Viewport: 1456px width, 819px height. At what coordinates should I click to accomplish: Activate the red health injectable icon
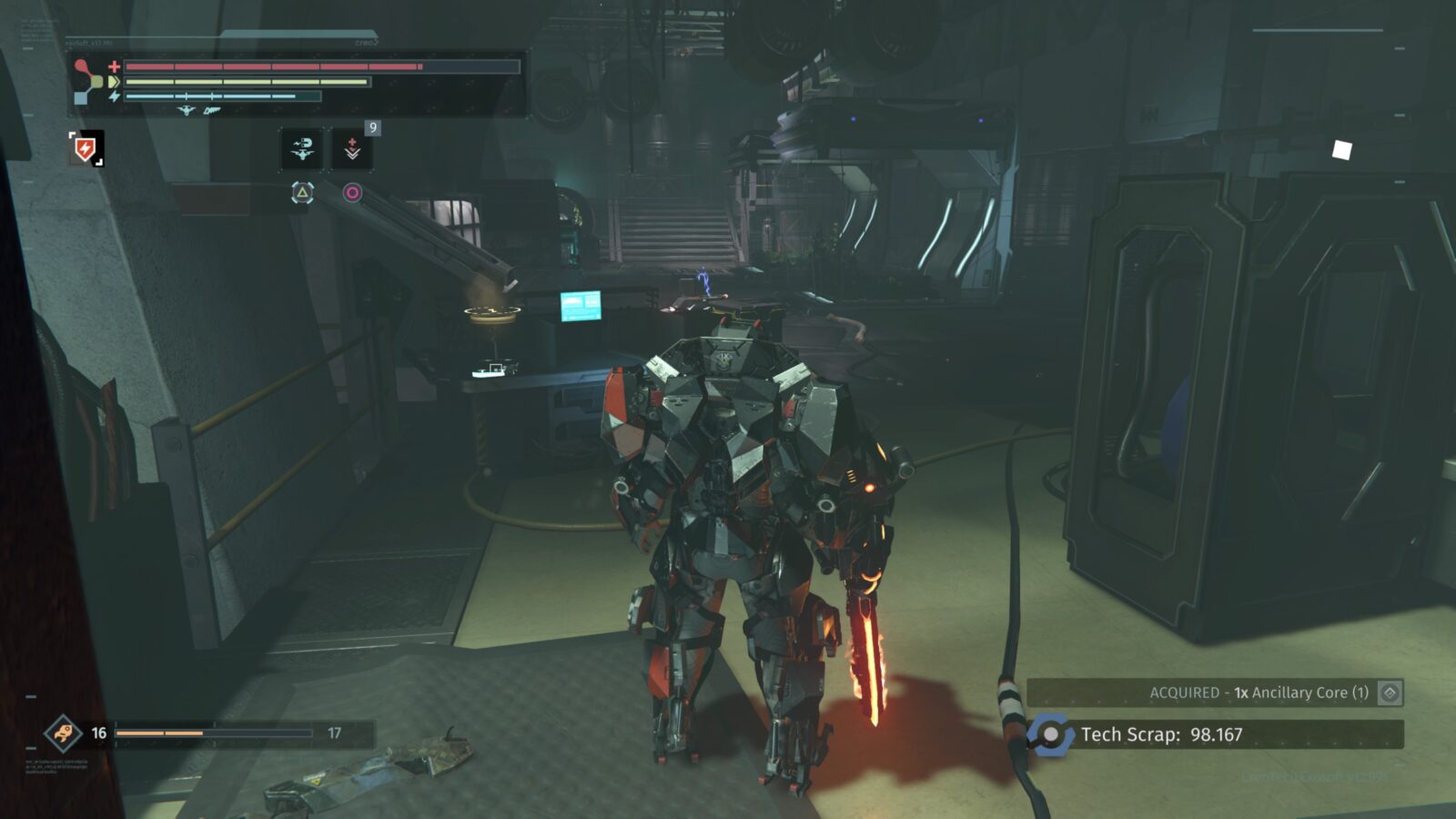353,148
